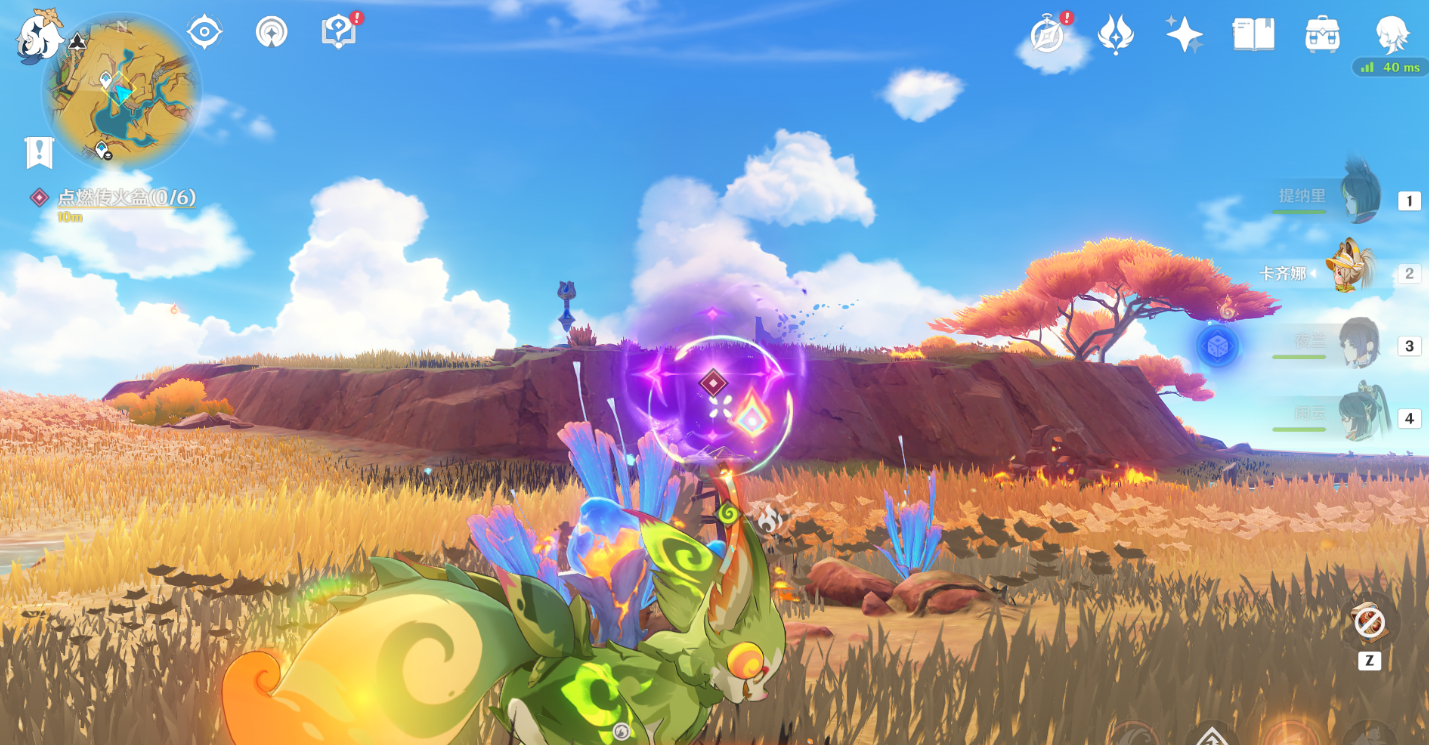Open the character screen head icon
The image size is (1429, 745).
[1391, 35]
